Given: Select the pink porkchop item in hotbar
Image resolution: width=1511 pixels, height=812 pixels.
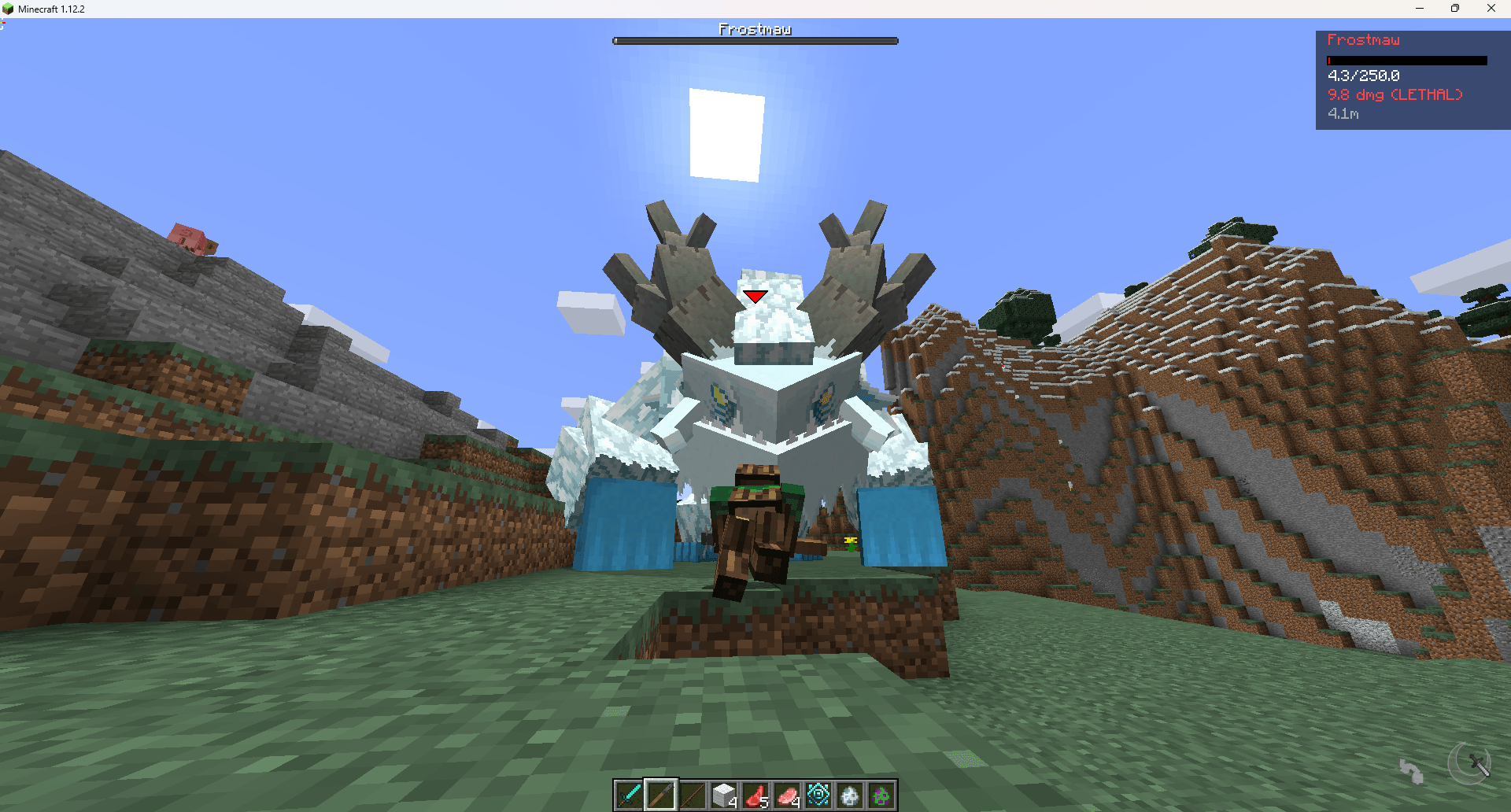Looking at the screenshot, I should pos(789,795).
